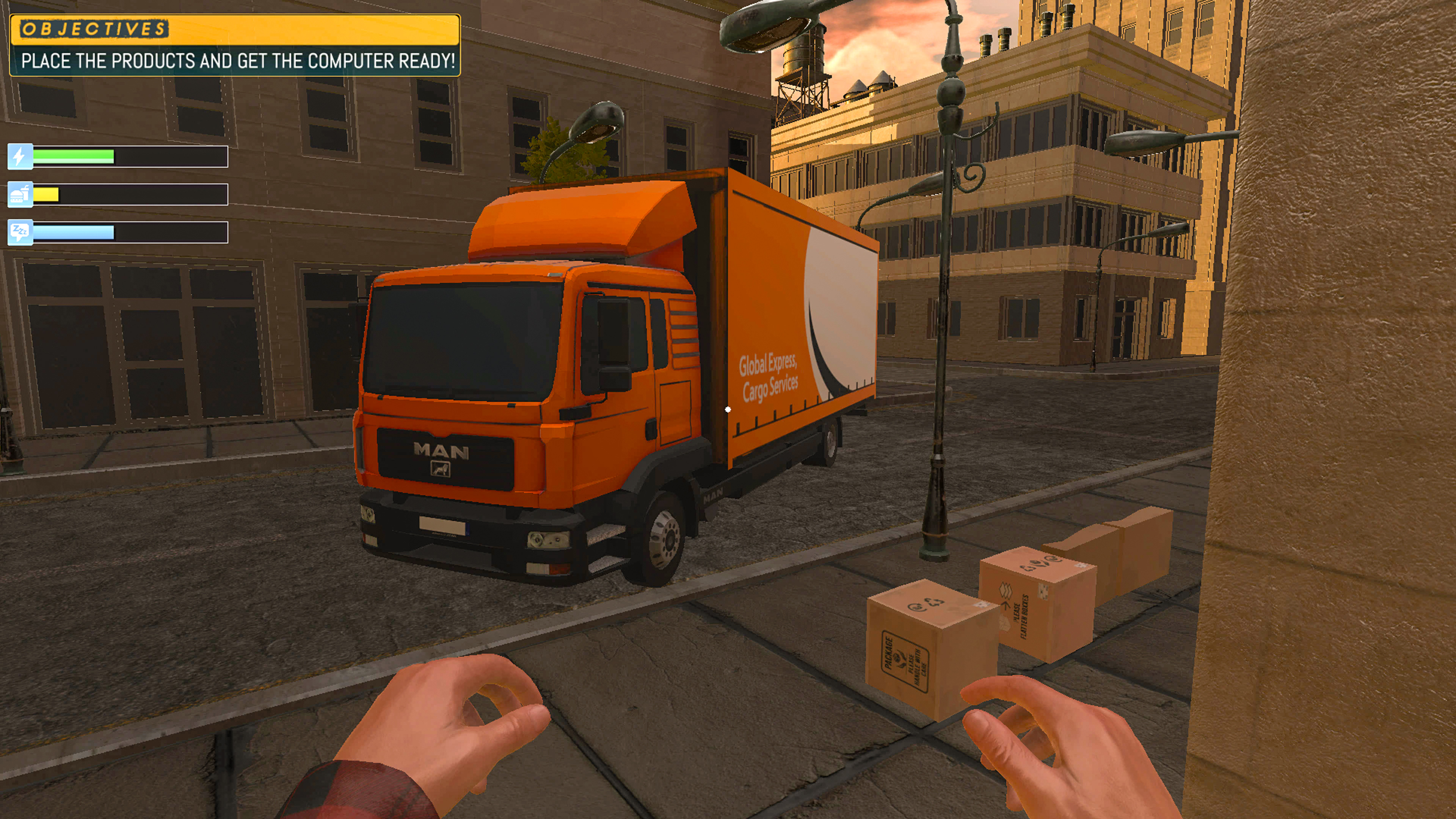Select the "Place the products" objective text

[237, 61]
